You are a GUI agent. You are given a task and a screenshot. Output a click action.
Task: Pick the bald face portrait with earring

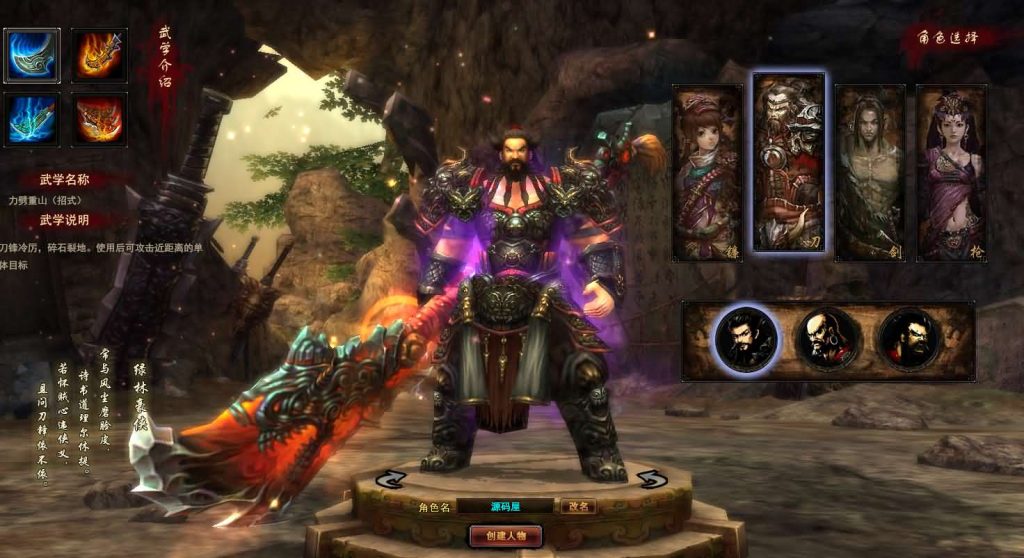(828, 339)
